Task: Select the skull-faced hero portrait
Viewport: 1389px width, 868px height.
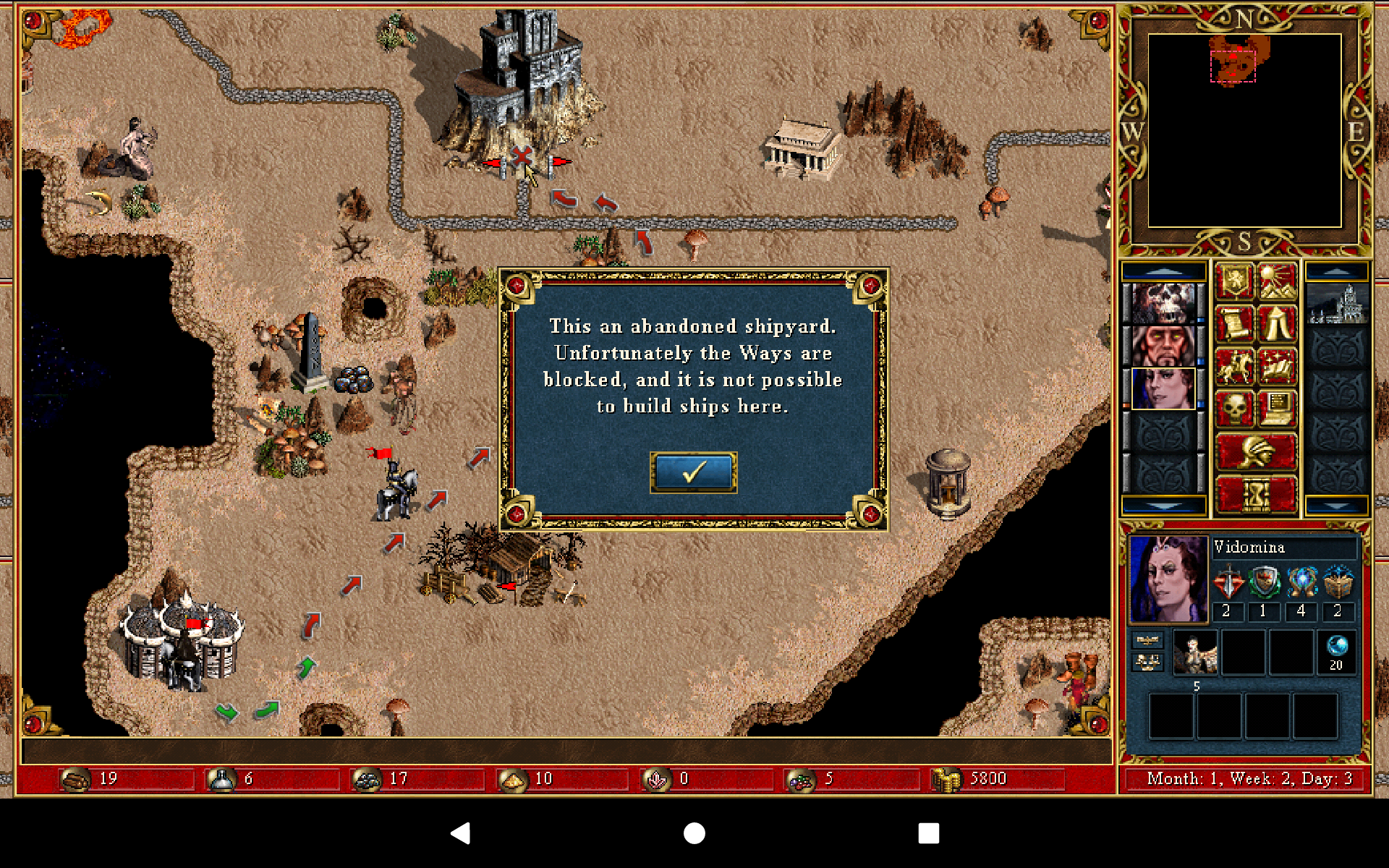Action: (1163, 303)
